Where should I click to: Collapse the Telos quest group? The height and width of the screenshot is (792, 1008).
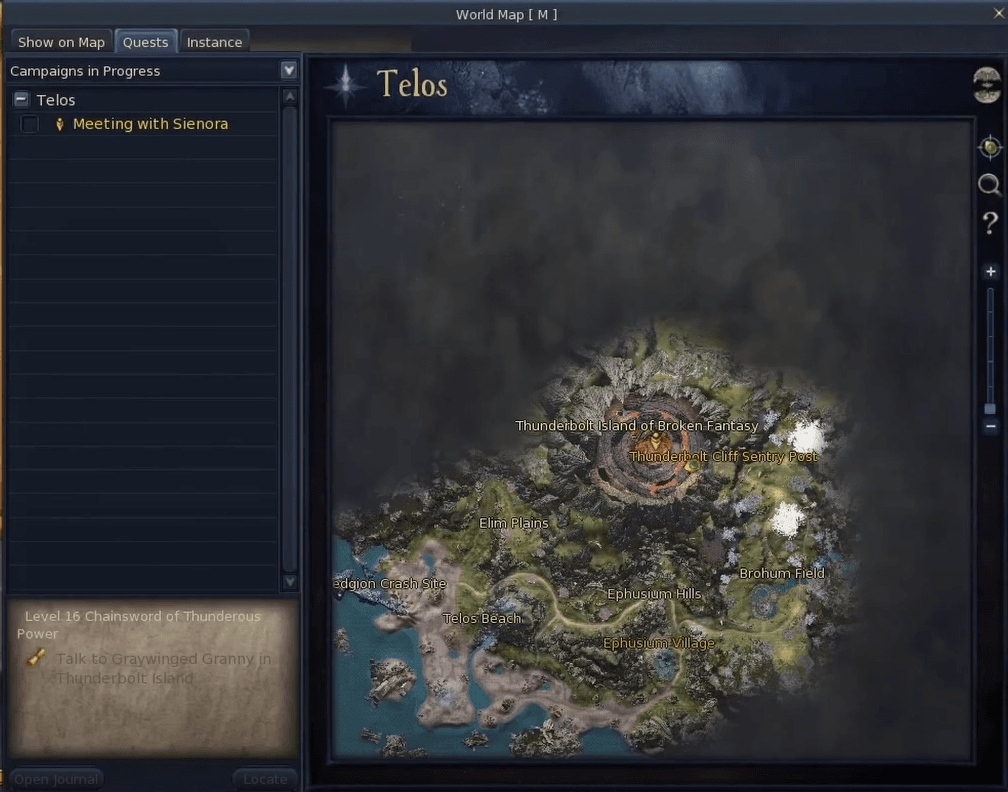tap(22, 100)
